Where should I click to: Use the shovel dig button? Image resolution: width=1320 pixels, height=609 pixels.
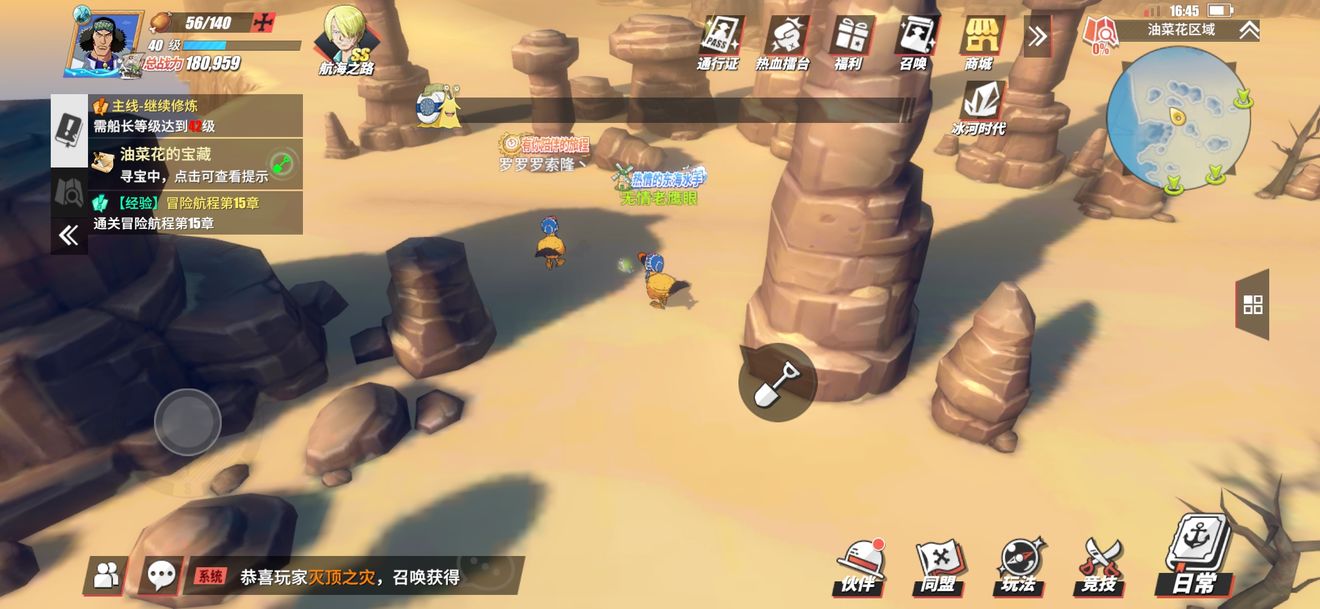(777, 382)
